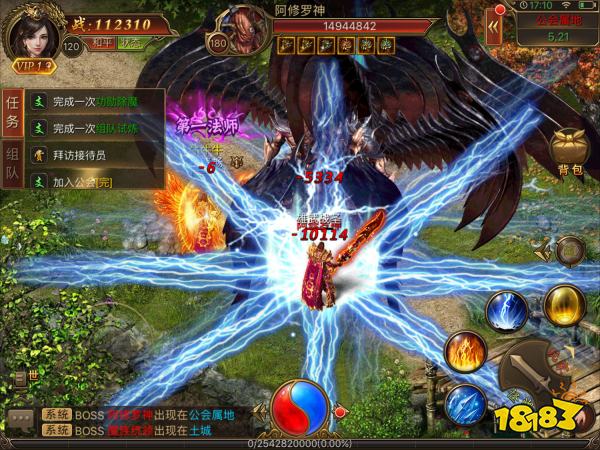Viewport: 600px width, 450px height.
Task: Expand the double-arrow menu toggle
Action: (x=494, y=29)
